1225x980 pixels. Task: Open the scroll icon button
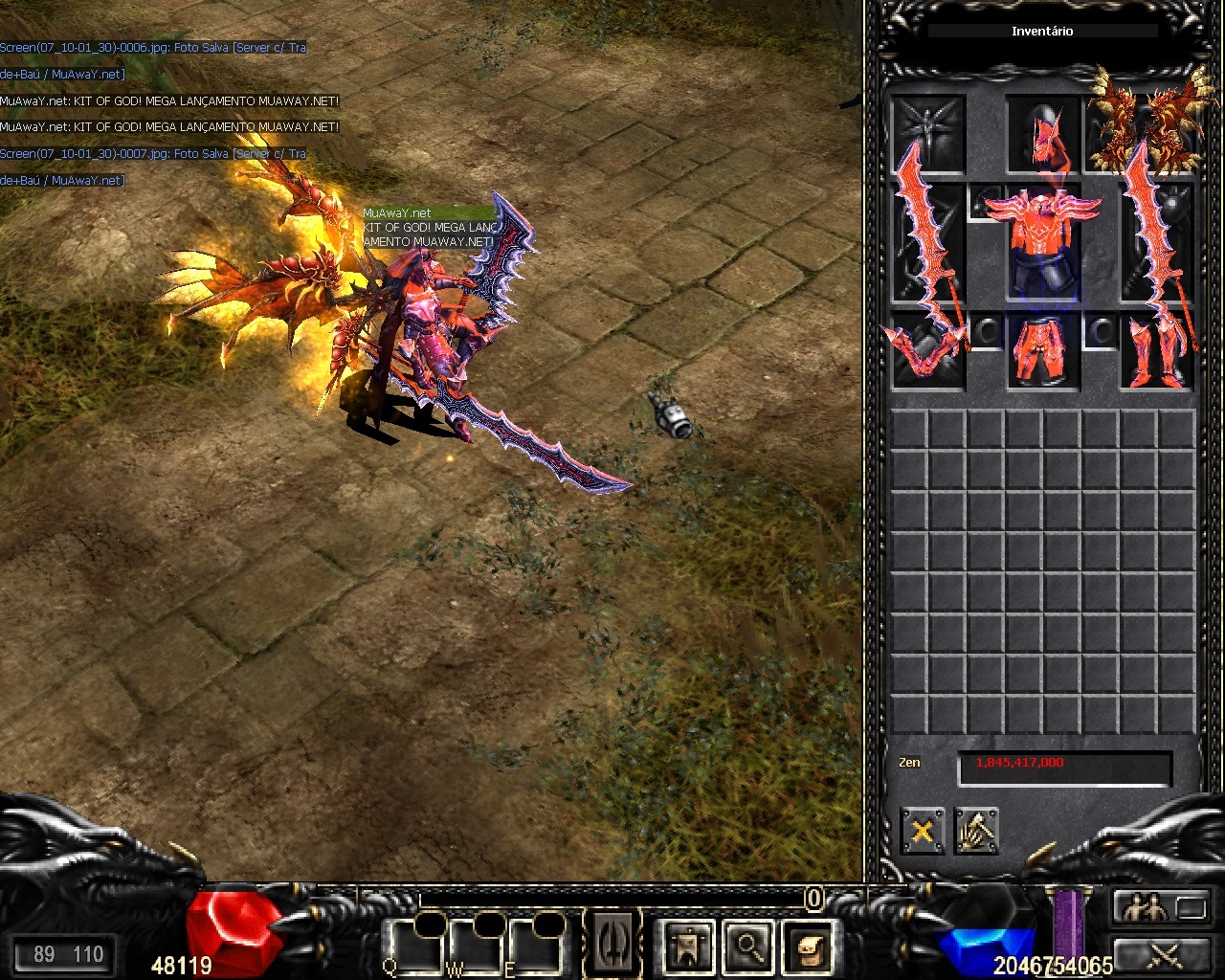pos(807,947)
